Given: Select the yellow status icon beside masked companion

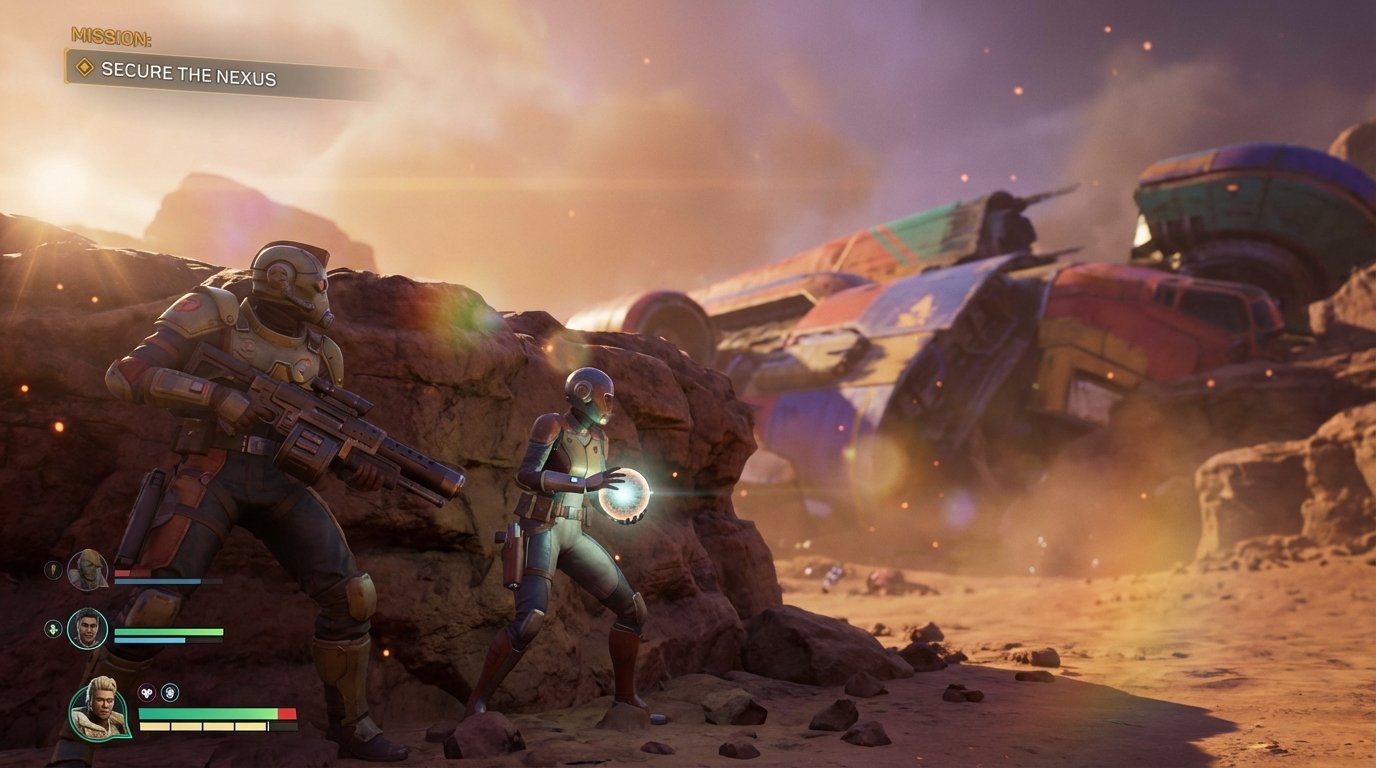Looking at the screenshot, I should pos(52,570).
